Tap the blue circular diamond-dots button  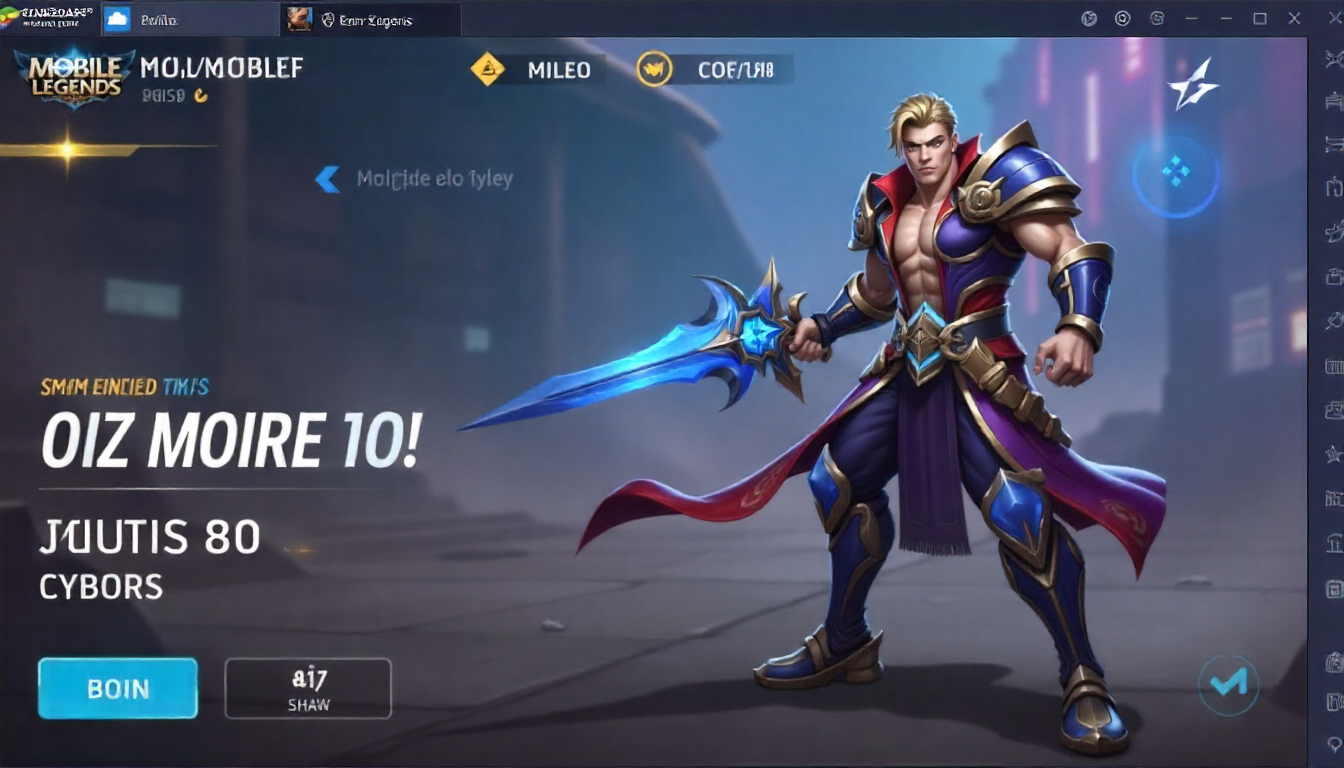point(1176,176)
